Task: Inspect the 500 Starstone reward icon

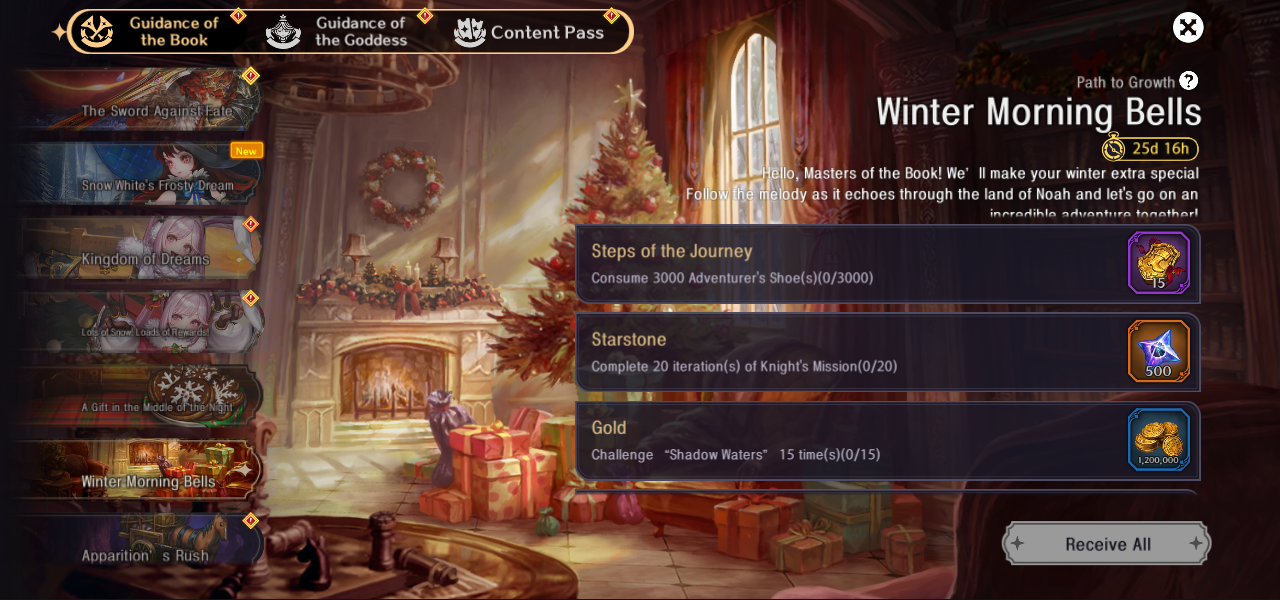Action: pyautogui.click(x=1159, y=351)
